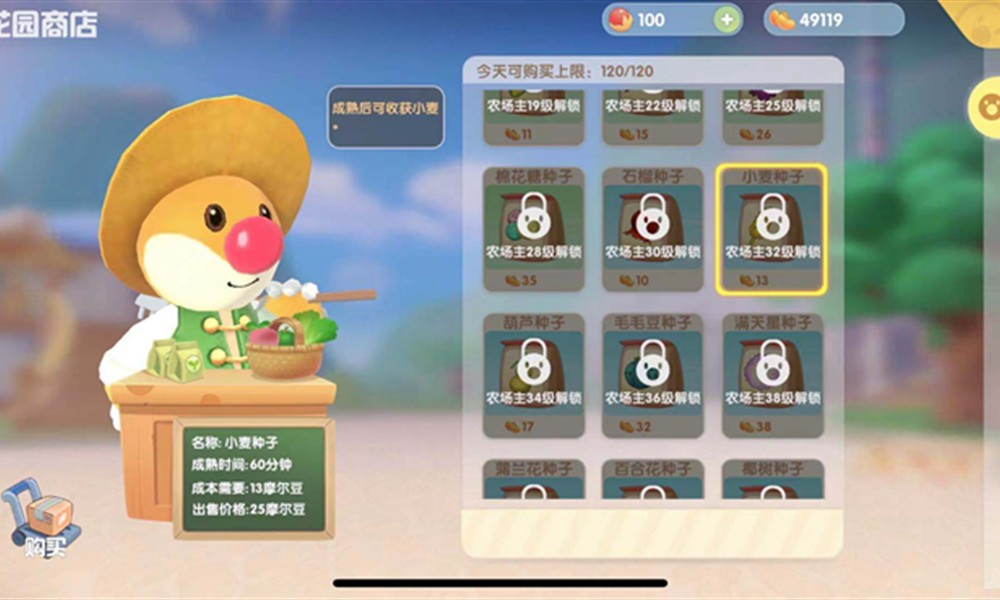Choose the seed card unlocking at 农场主22级
Viewport: 1000px width, 600px height.
coord(652,117)
